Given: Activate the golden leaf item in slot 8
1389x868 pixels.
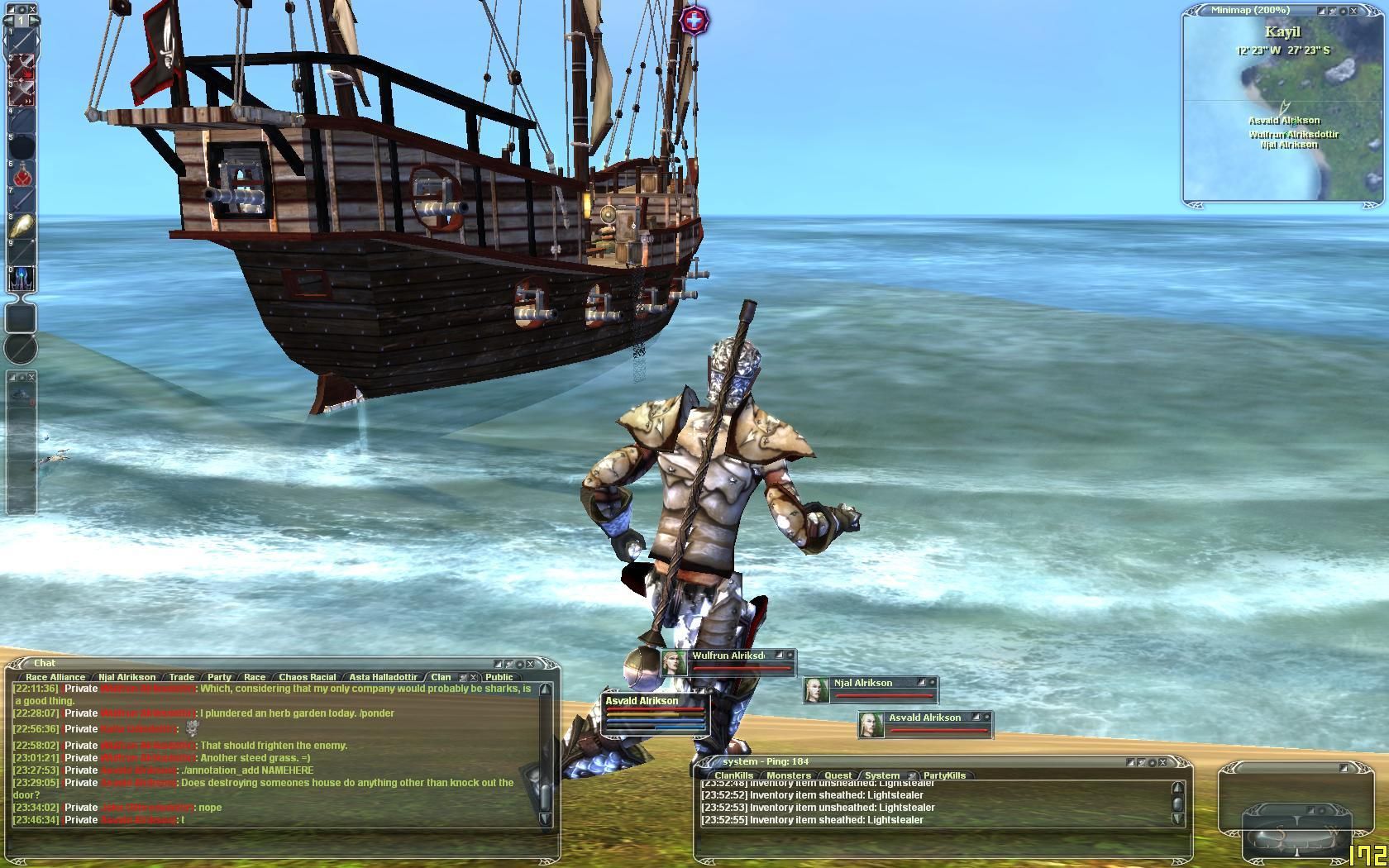Looking at the screenshot, I should 21,227.
